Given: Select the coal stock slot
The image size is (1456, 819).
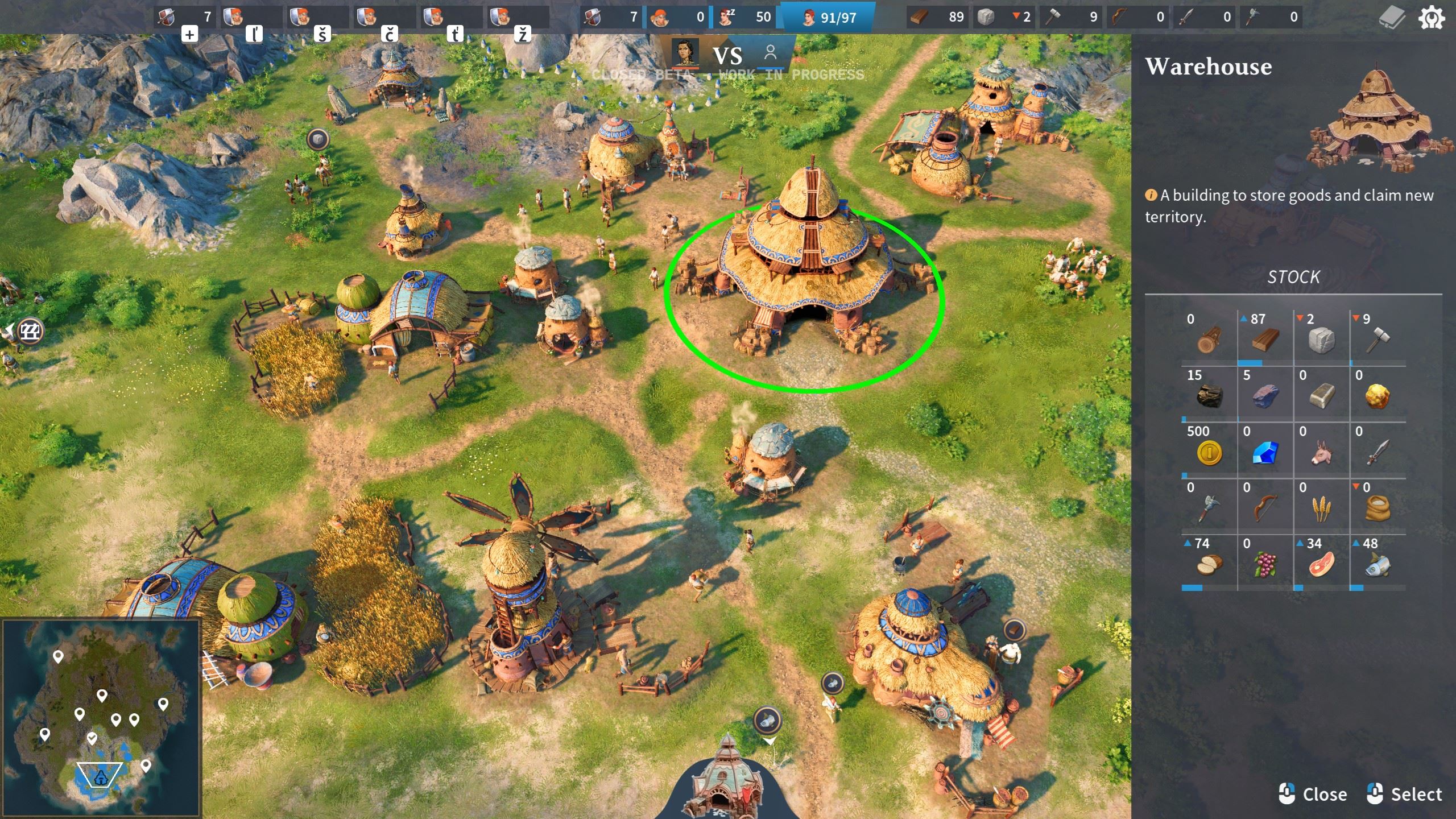Looking at the screenshot, I should tap(1209, 396).
